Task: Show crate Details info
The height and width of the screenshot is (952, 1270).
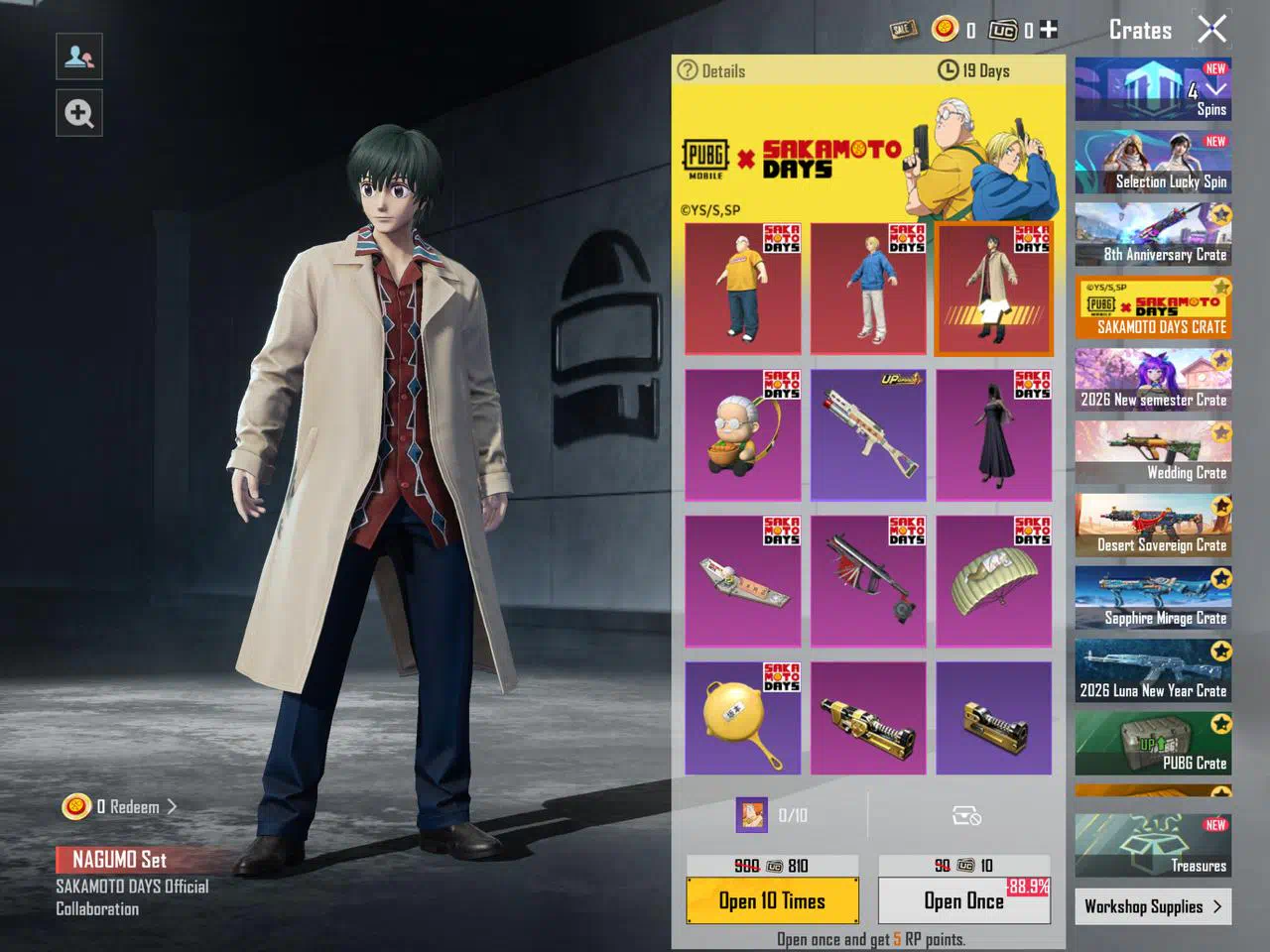Action: 711,70
